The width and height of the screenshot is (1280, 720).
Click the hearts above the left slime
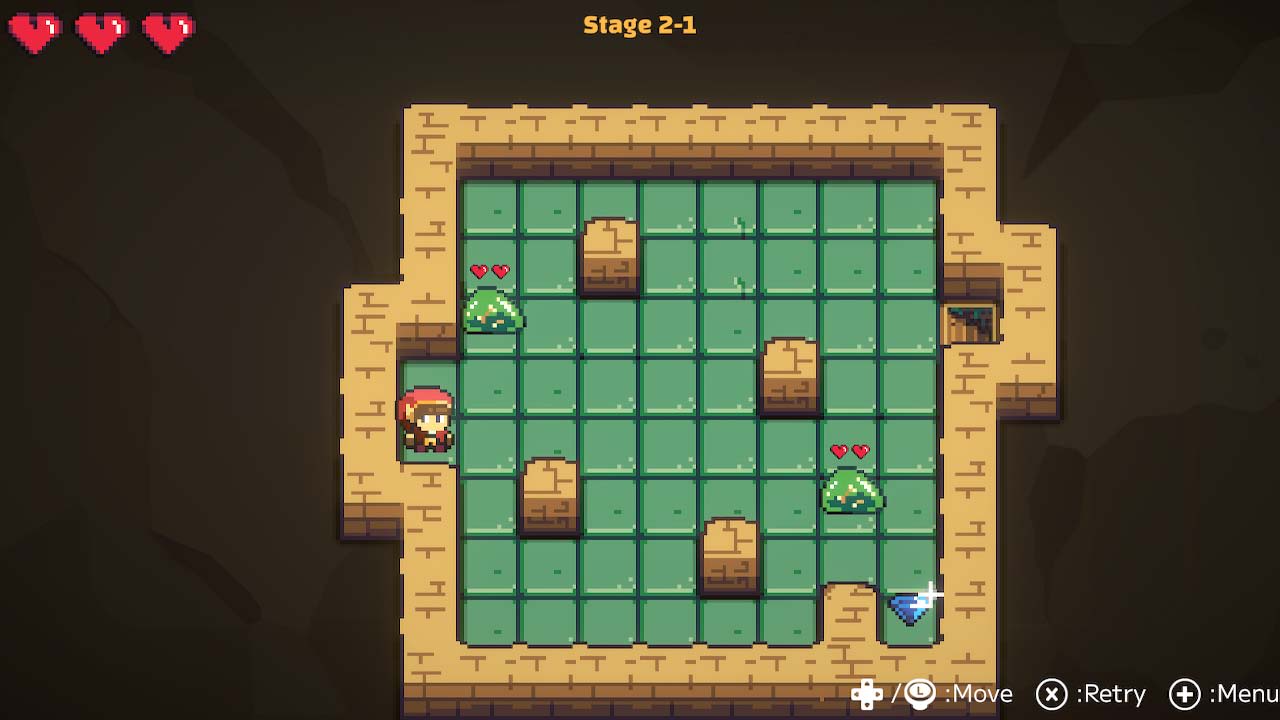click(x=489, y=269)
